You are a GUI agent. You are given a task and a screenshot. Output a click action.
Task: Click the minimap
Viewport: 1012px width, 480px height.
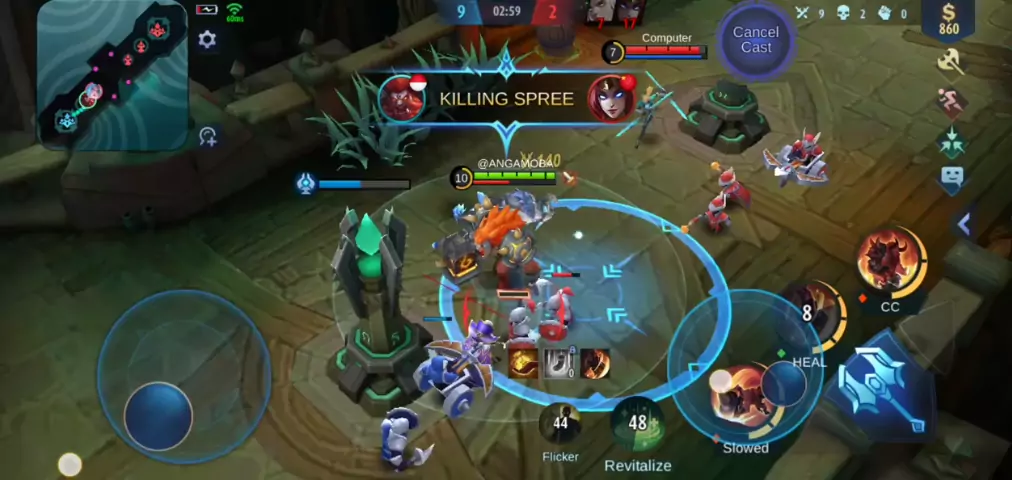(112, 75)
